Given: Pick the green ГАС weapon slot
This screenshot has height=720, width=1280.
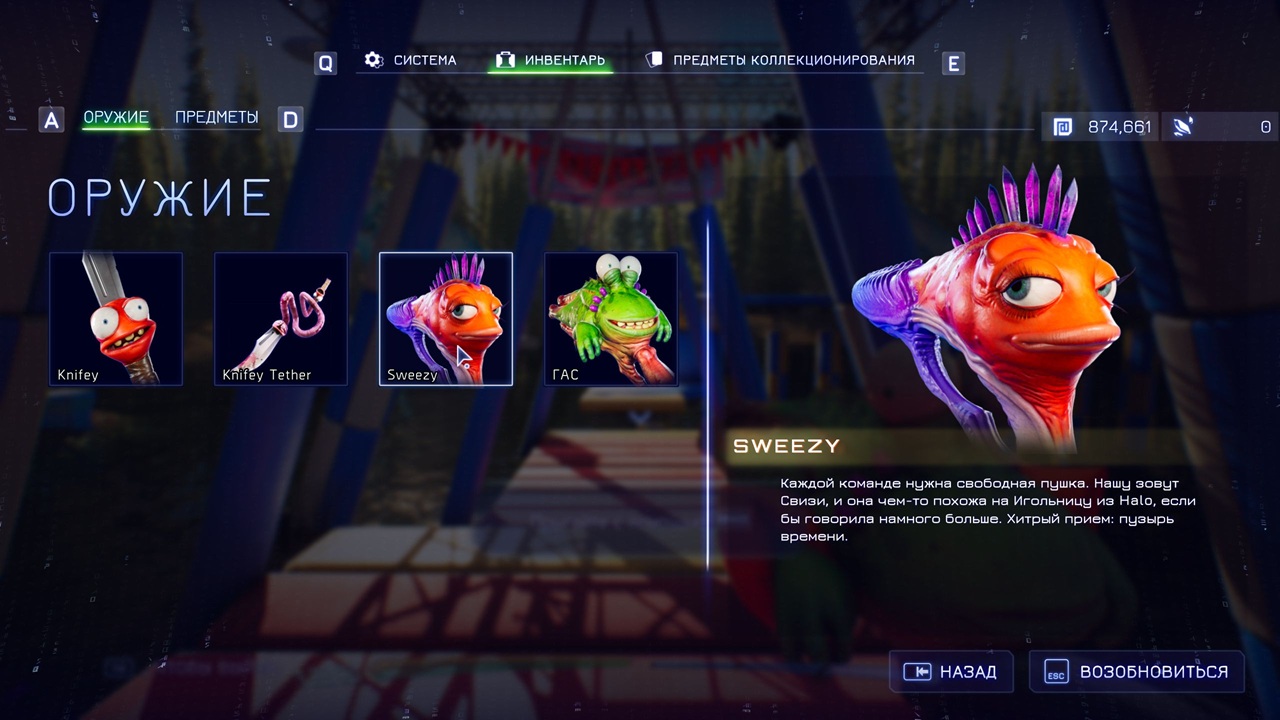Looking at the screenshot, I should [x=611, y=319].
